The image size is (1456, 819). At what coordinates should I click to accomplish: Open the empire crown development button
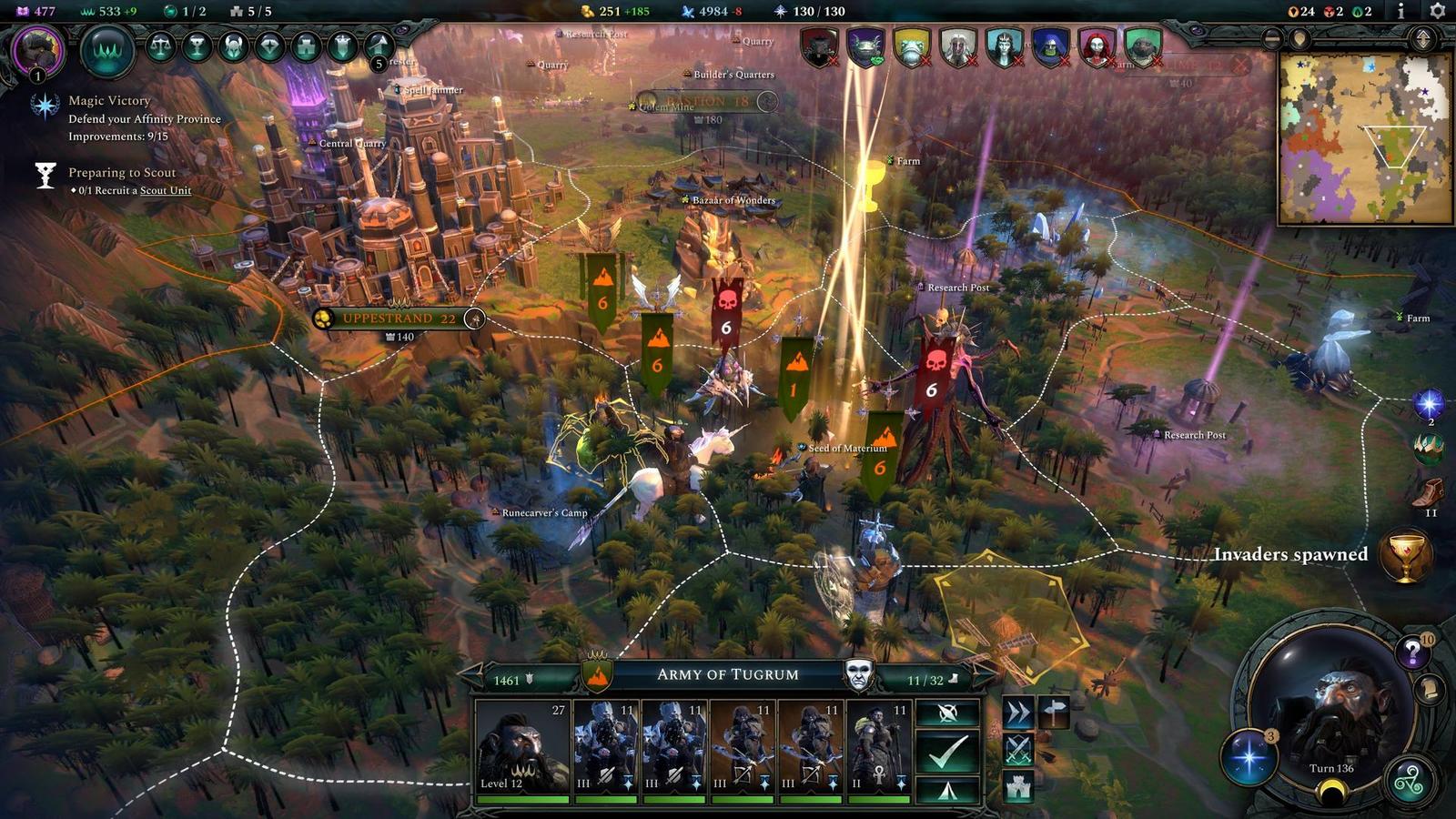coord(107,50)
